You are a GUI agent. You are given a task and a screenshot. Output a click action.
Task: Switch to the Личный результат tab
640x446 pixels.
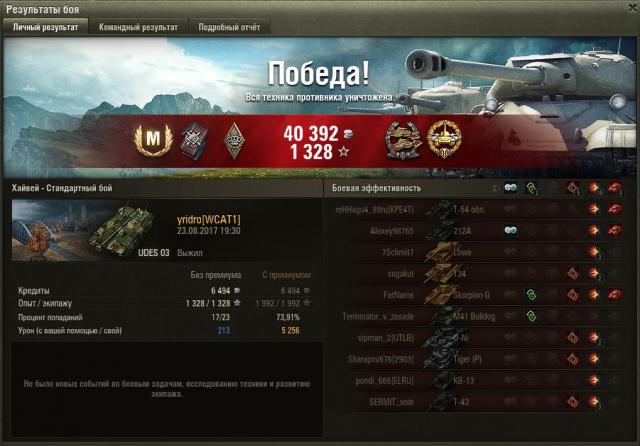(45, 28)
